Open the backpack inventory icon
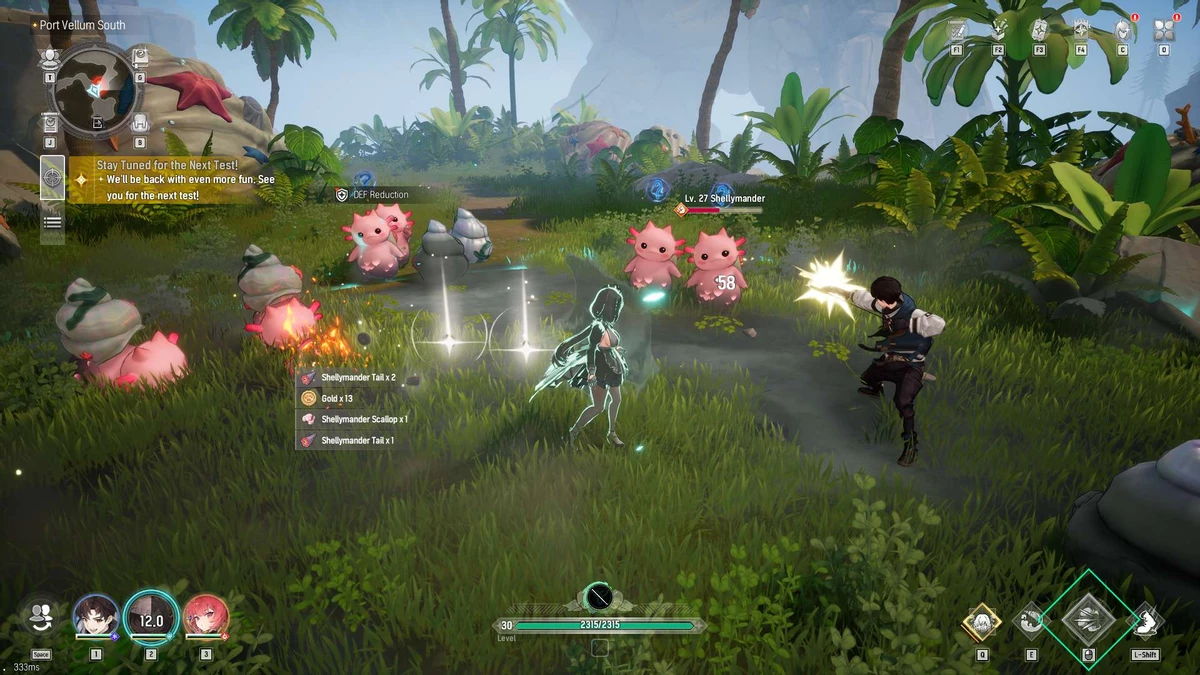This screenshot has width=1200, height=675. tap(140, 123)
